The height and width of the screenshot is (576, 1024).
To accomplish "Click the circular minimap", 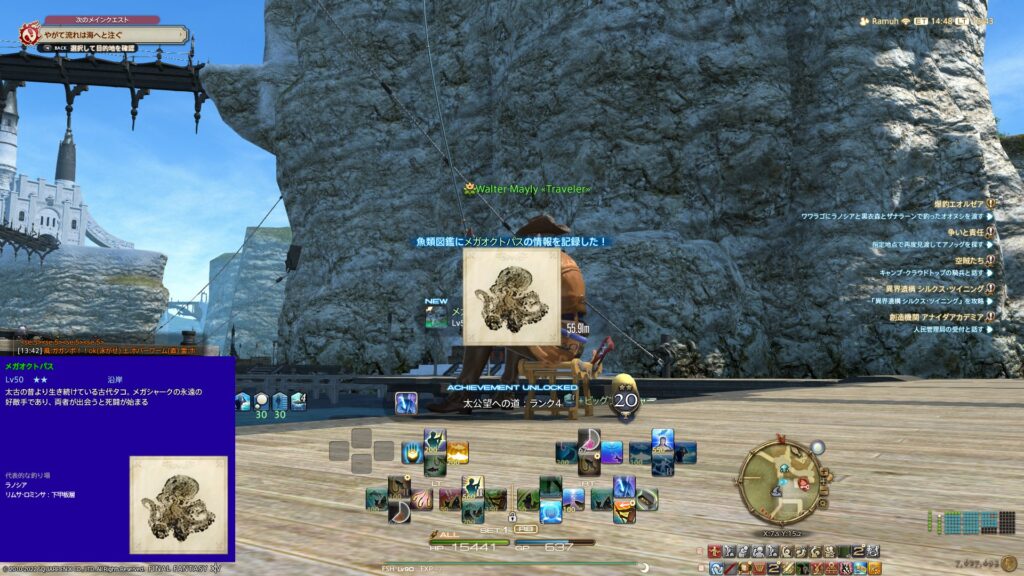I will (x=780, y=477).
